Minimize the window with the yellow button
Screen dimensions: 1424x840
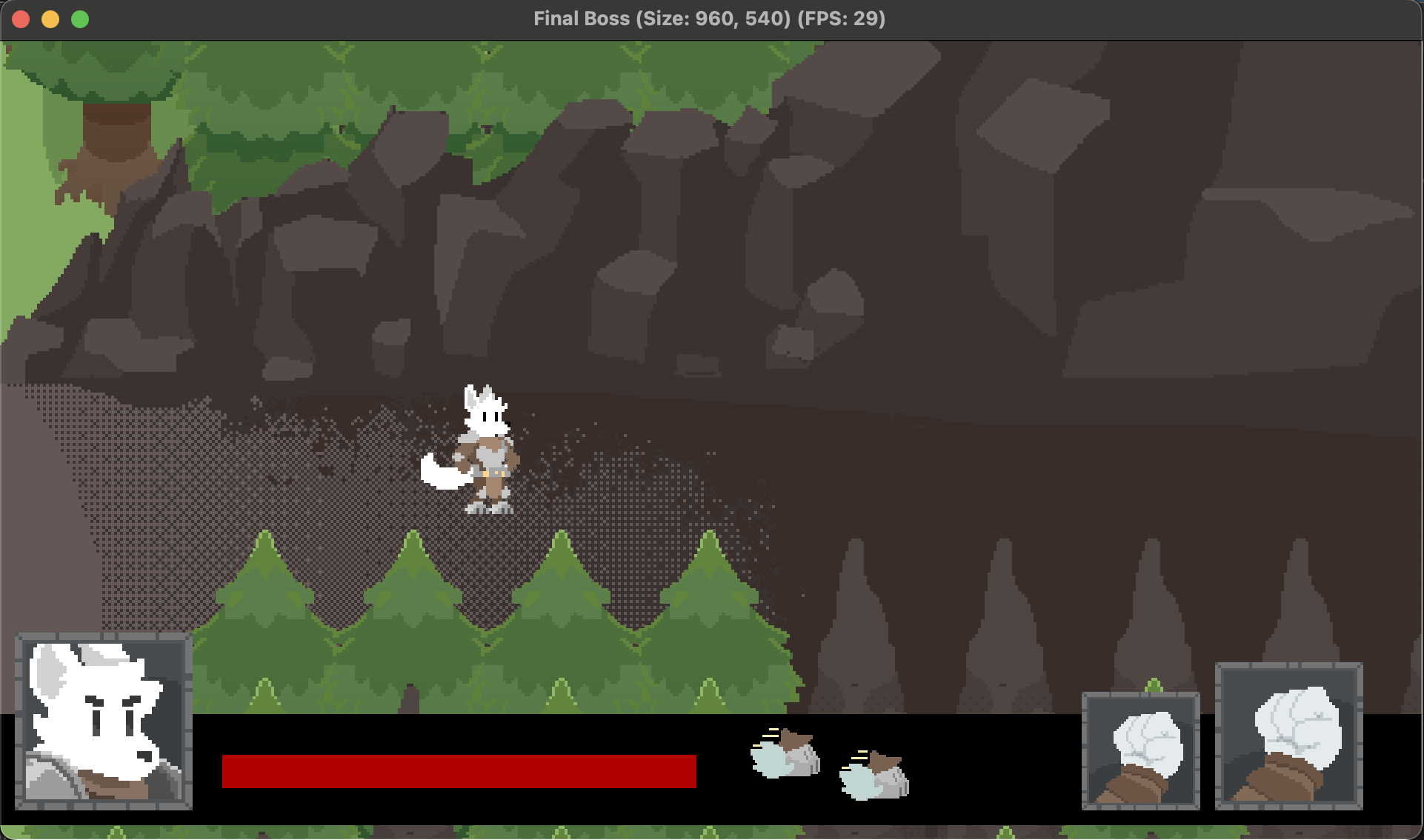point(50,19)
